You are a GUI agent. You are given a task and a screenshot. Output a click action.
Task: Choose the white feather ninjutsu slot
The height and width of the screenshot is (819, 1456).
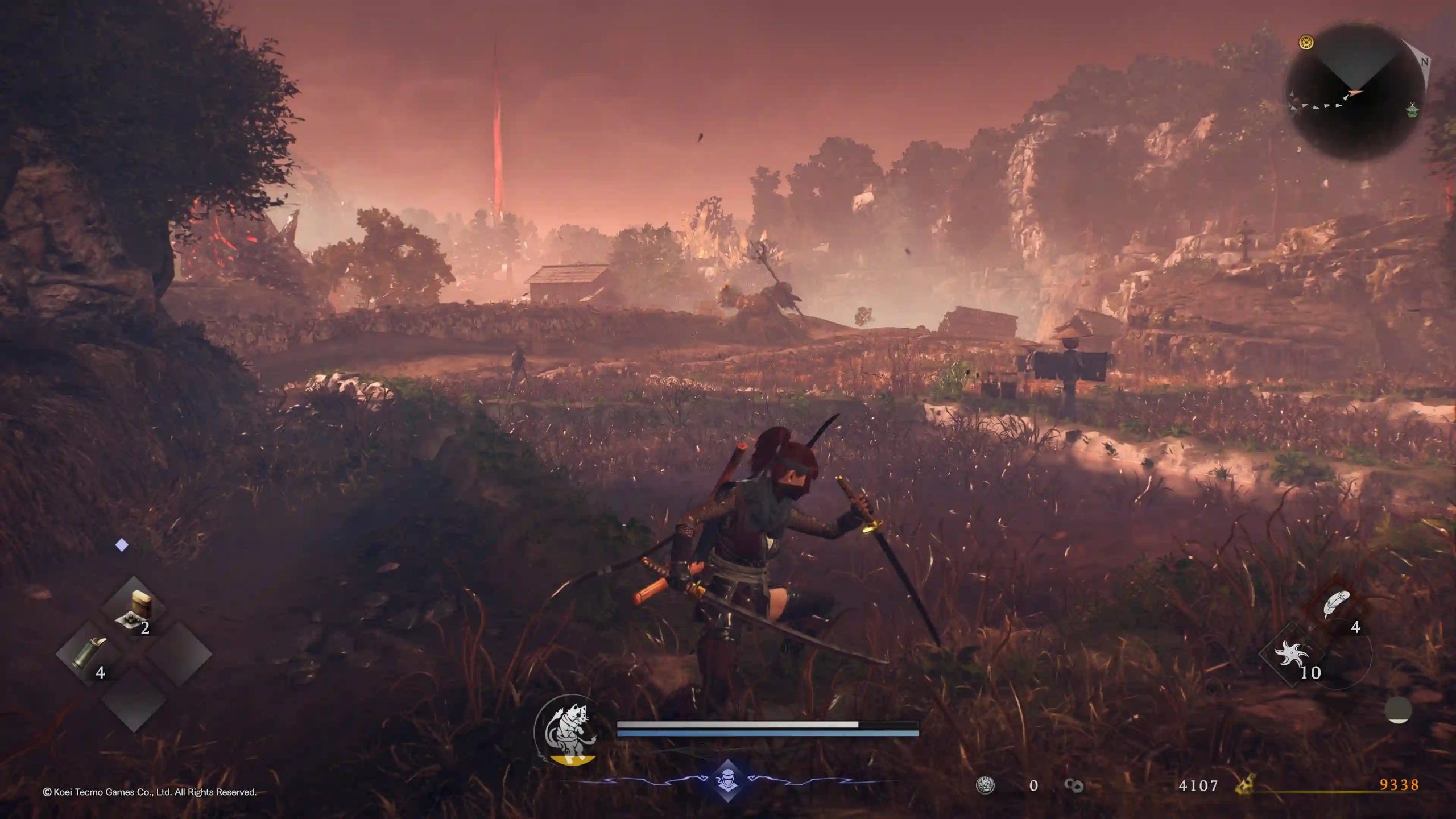(1336, 605)
